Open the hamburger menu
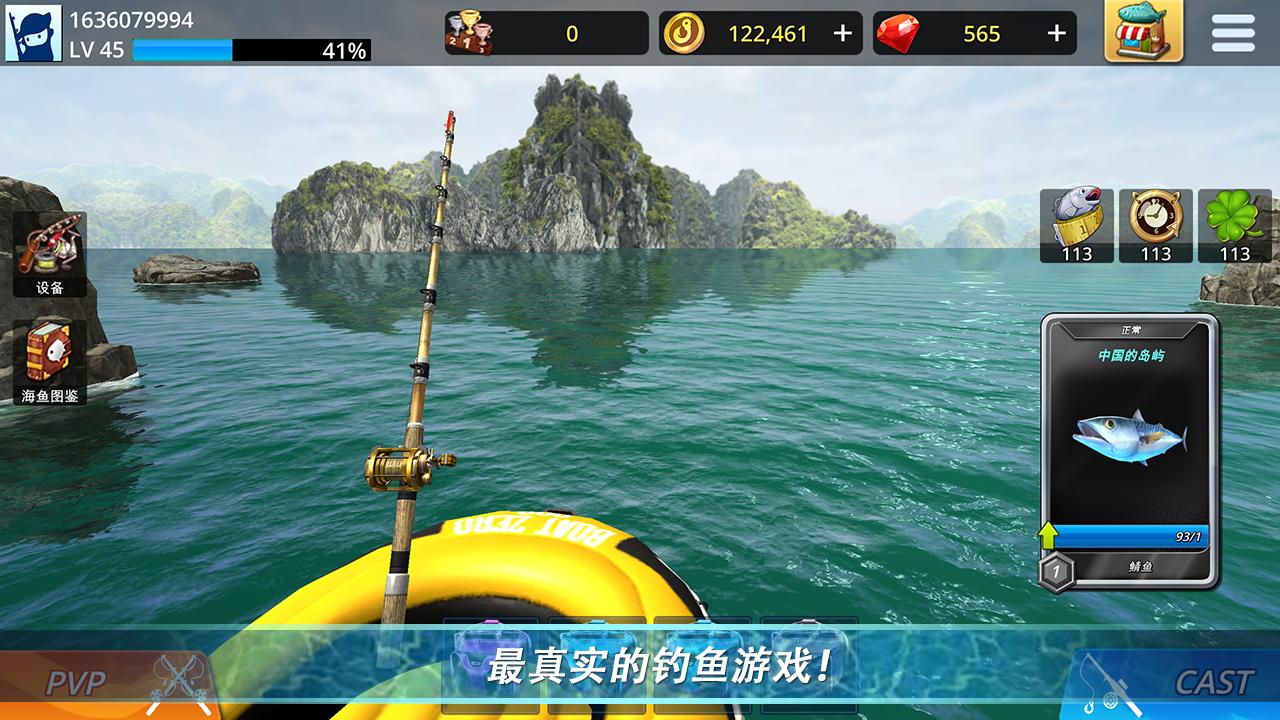 pos(1232,32)
